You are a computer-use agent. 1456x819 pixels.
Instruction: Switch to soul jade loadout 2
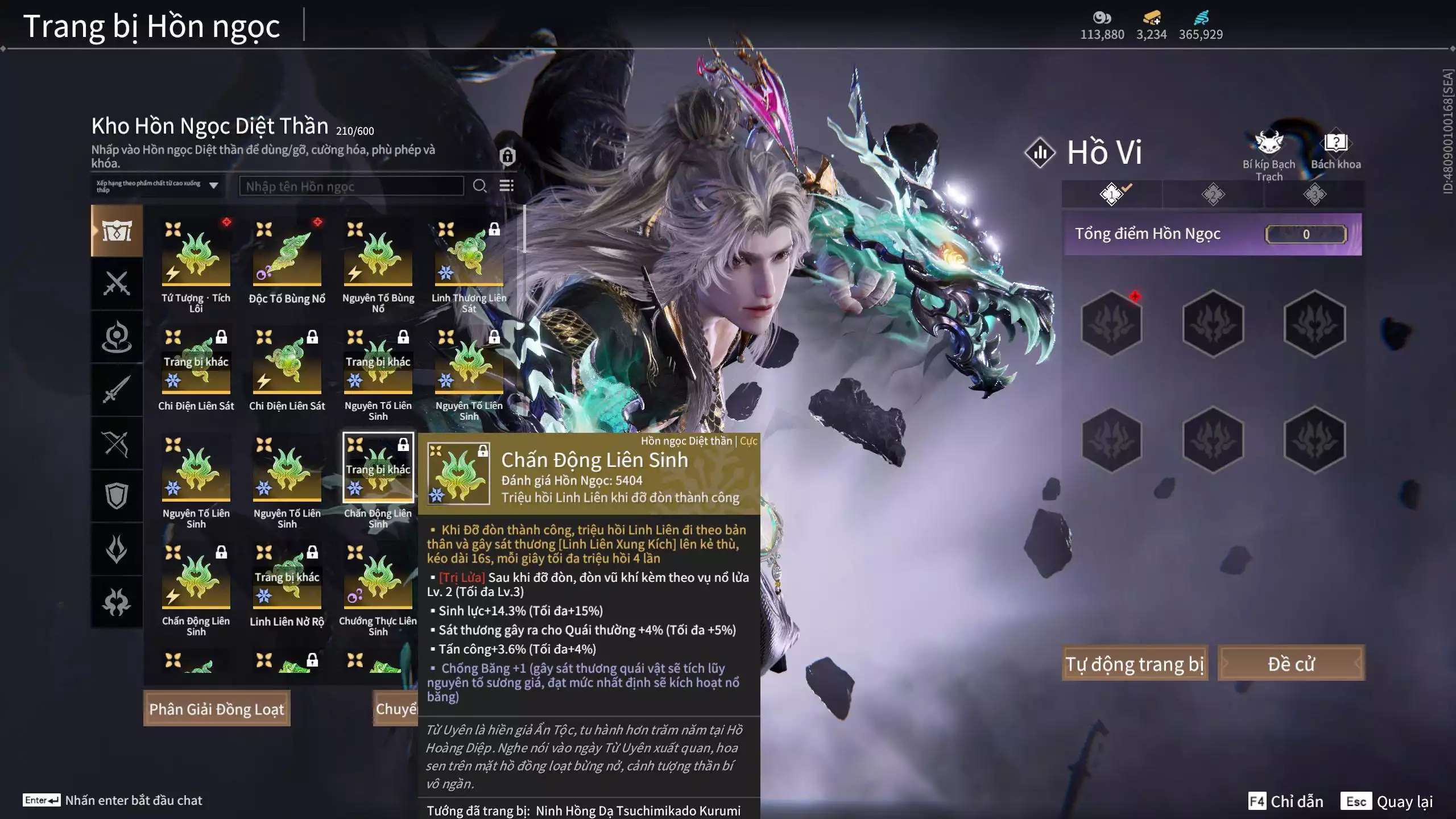(1213, 195)
